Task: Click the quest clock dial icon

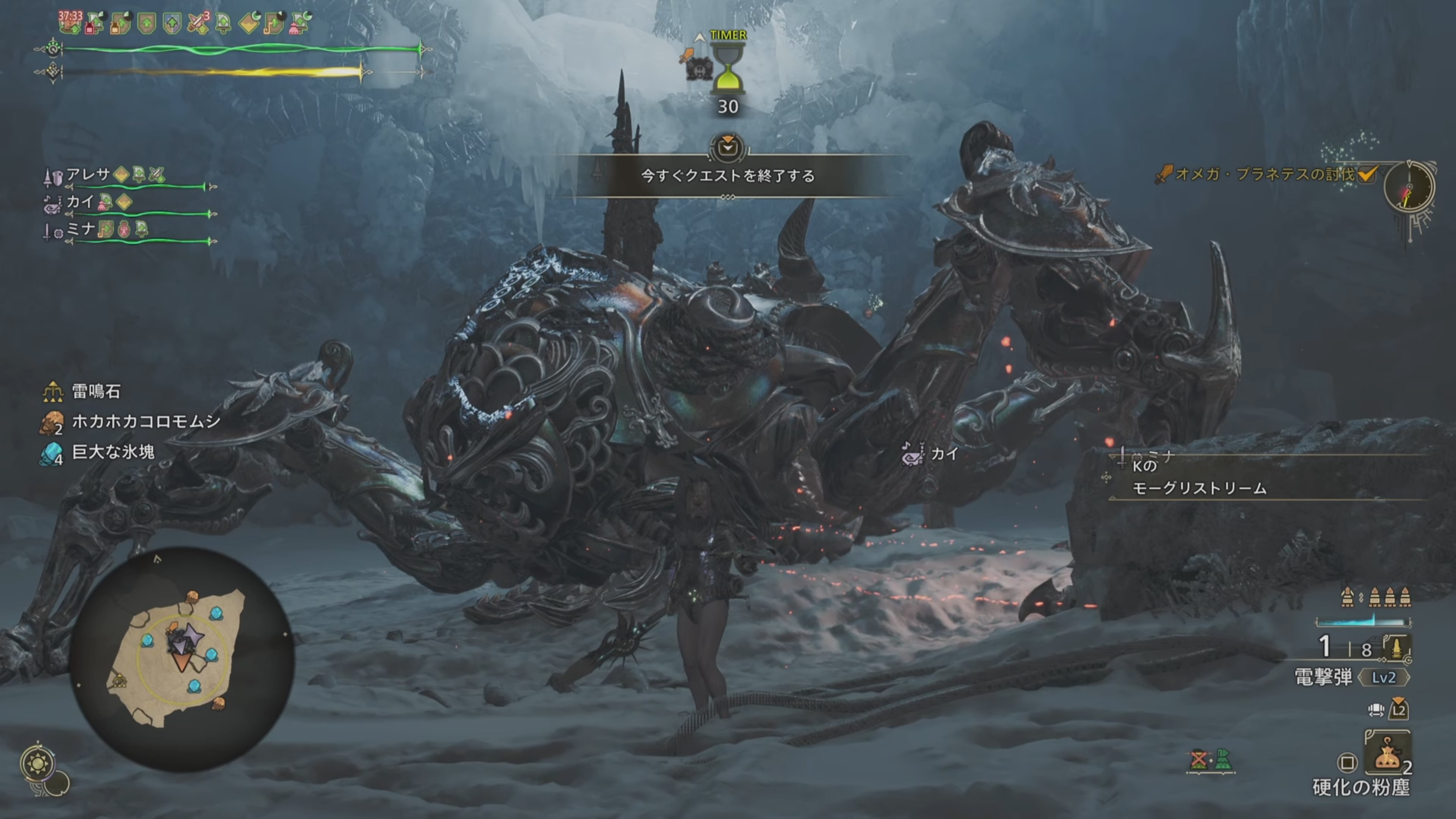Action: (x=1409, y=187)
